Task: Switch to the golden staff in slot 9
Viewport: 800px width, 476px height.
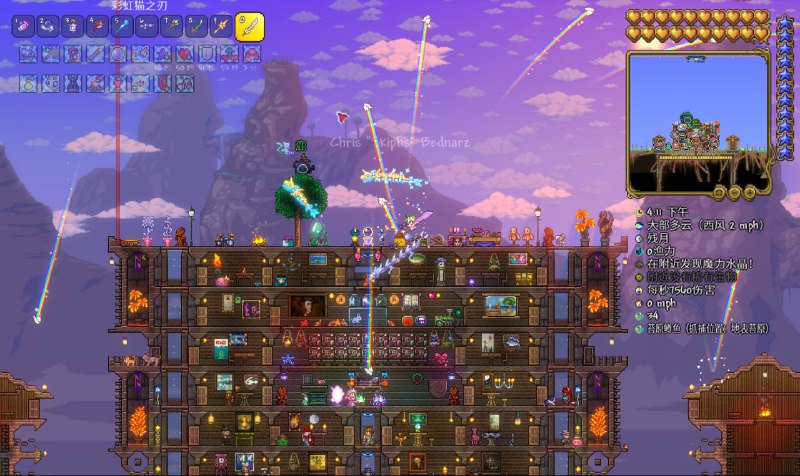Action: [220, 27]
